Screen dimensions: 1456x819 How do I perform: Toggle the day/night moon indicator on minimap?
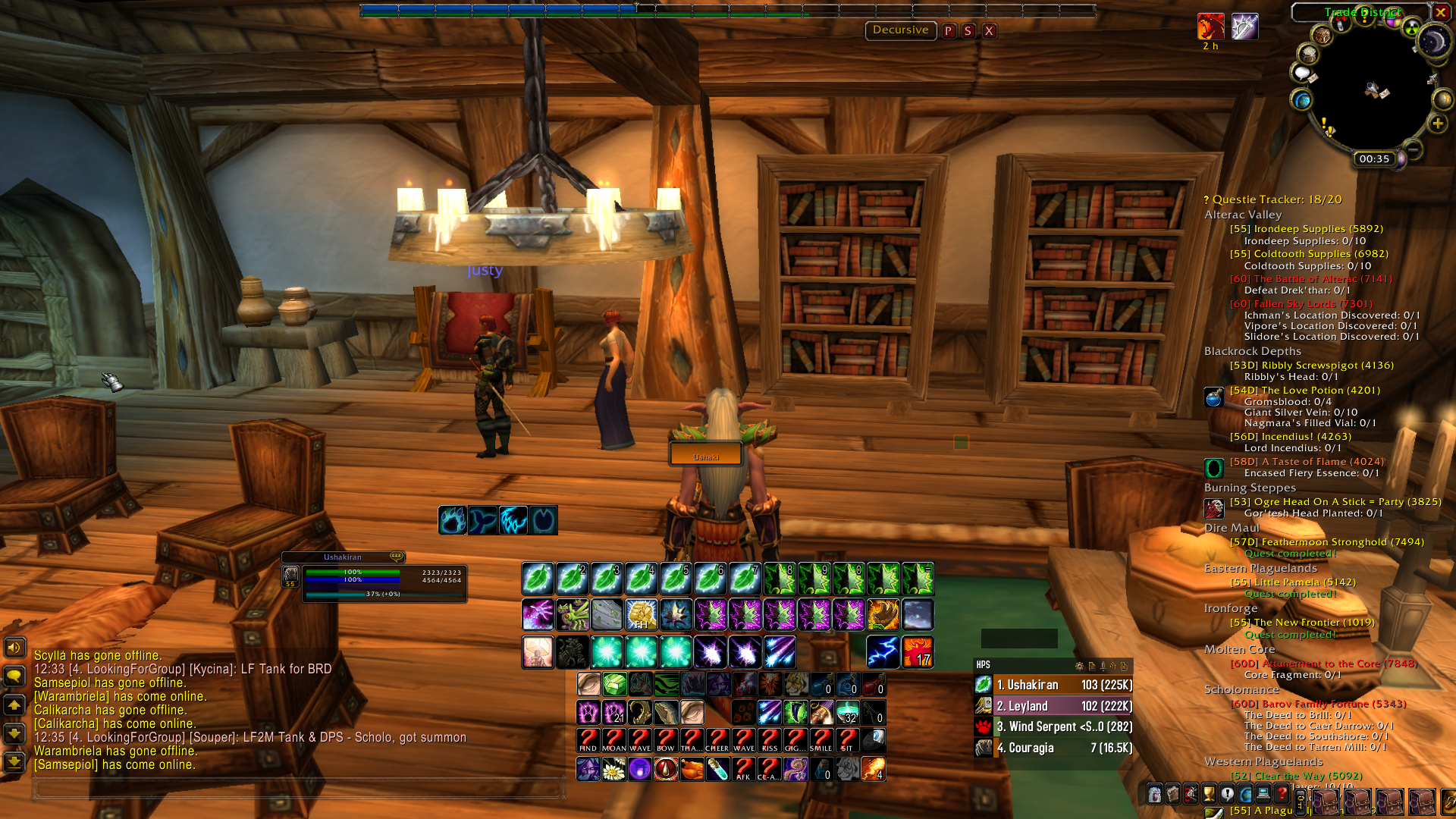tap(1433, 42)
